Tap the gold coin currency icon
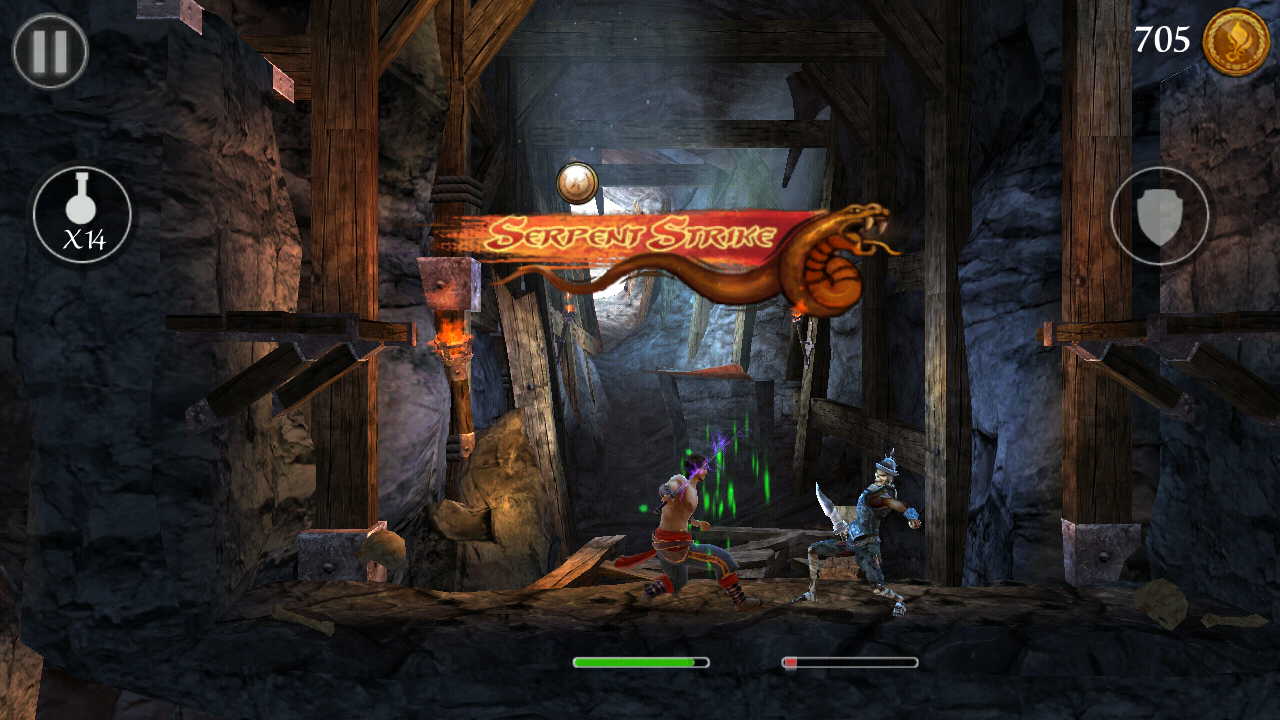1280x720 pixels. pyautogui.click(x=1235, y=42)
